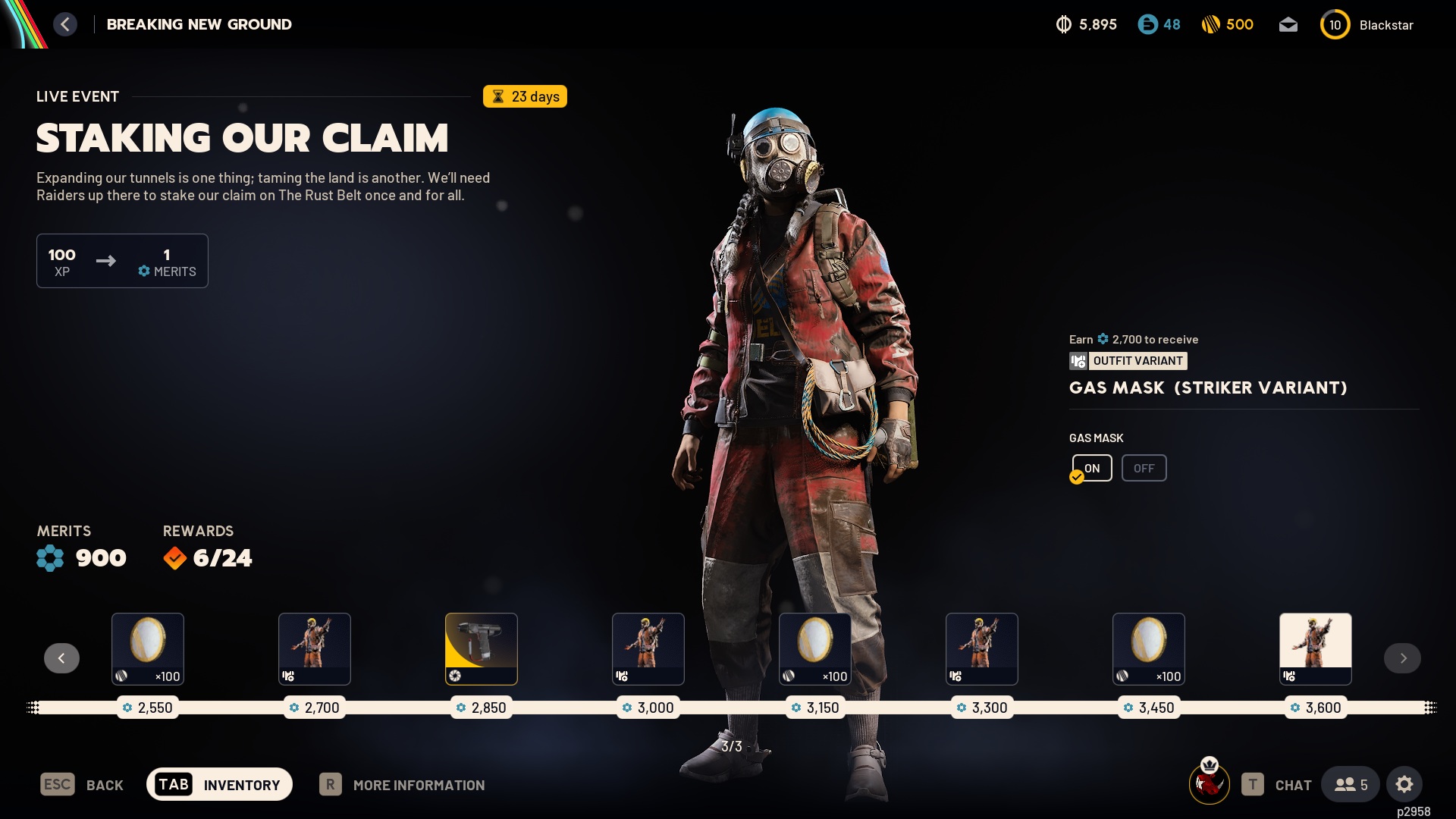1456x819 pixels.
Task: Select the 2,850 merits weapon reward
Action: pos(482,648)
